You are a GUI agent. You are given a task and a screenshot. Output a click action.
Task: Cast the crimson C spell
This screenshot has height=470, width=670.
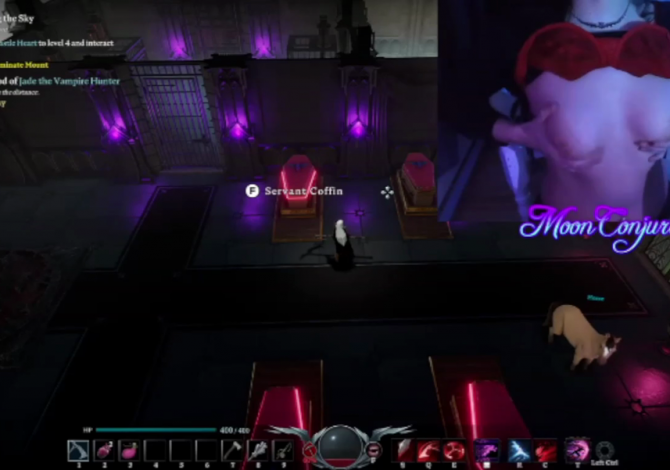(545, 450)
